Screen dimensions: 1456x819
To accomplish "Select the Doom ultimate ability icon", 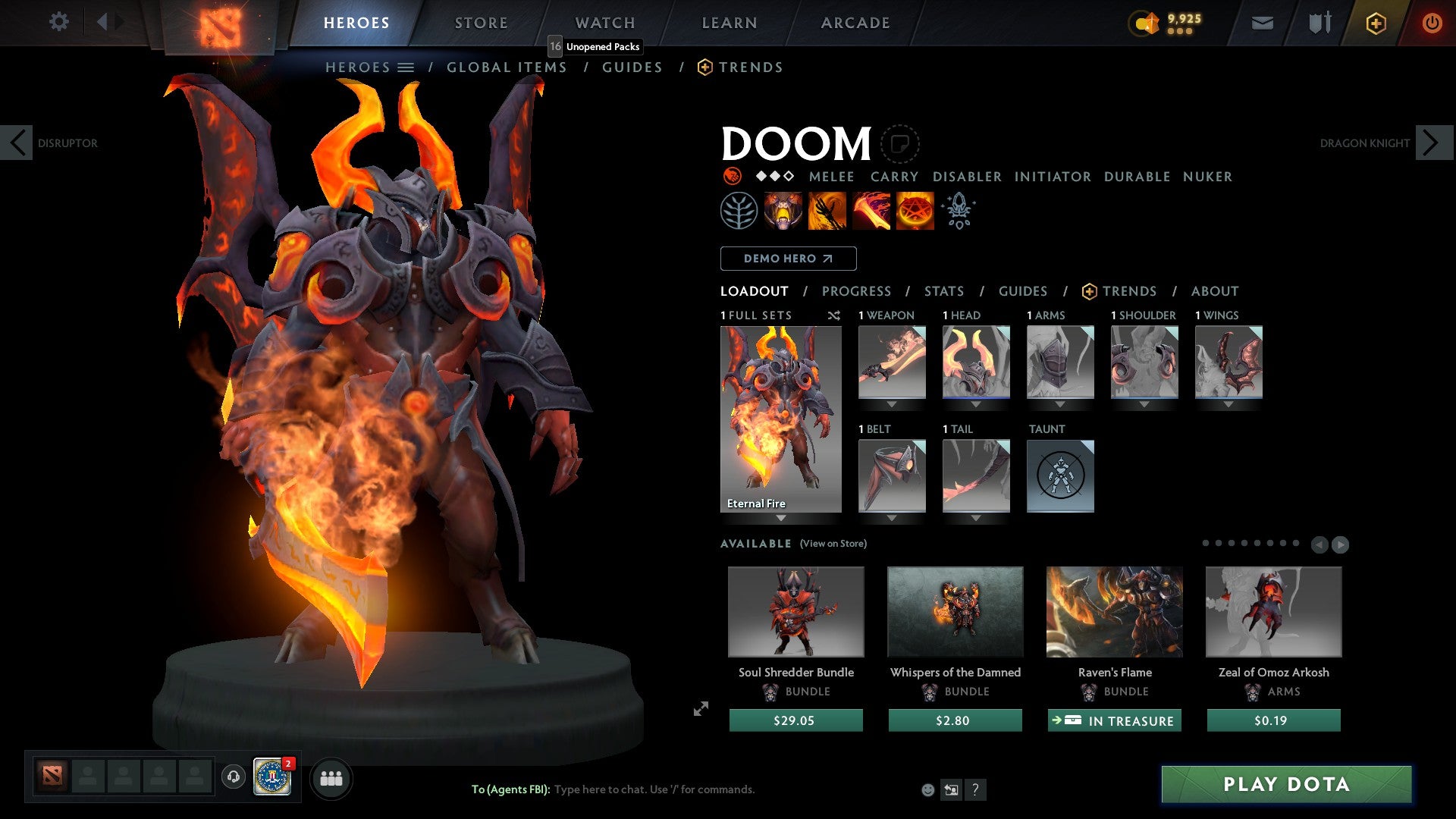I will 915,210.
